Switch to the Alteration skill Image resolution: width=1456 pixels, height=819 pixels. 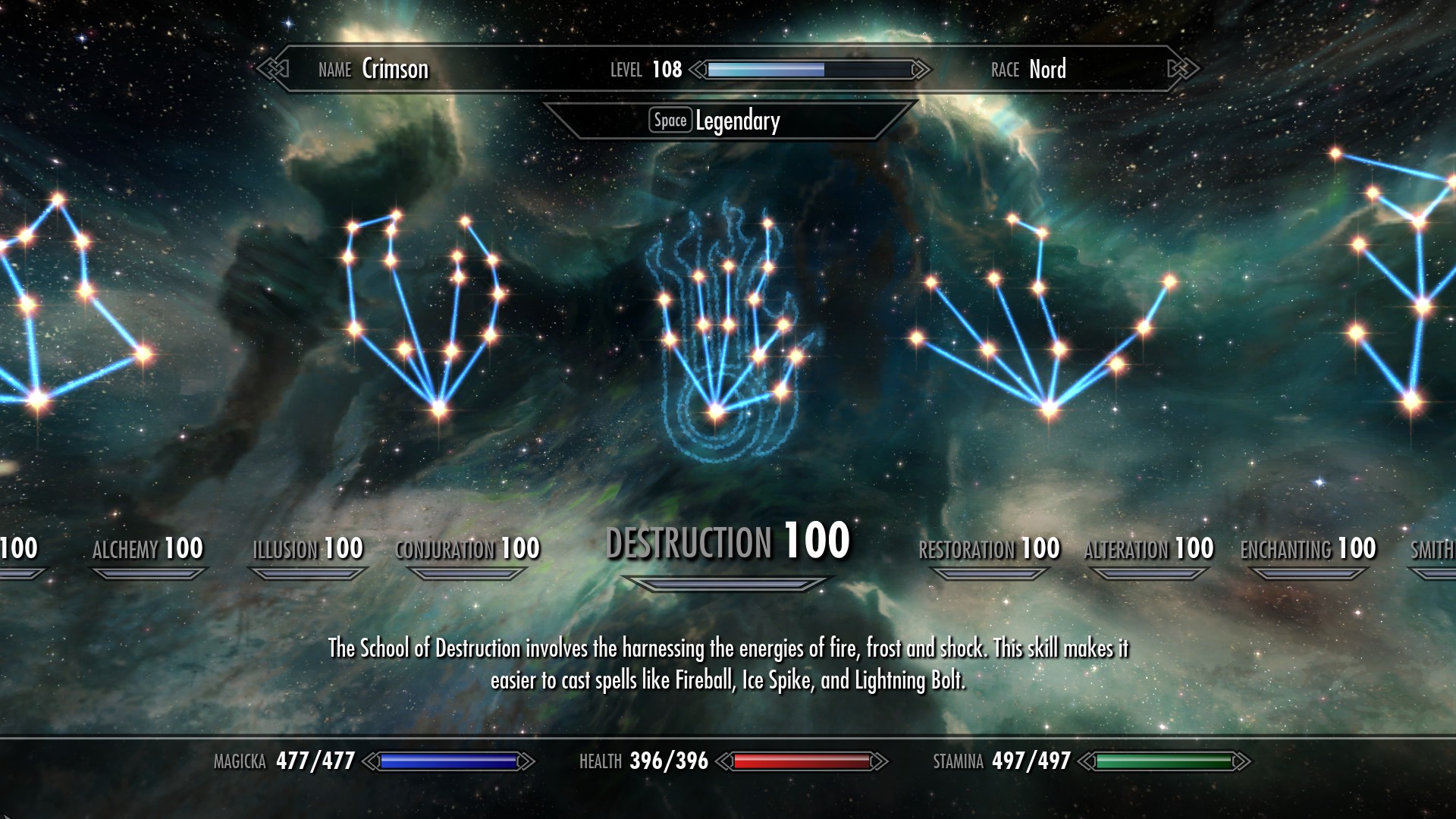(1149, 549)
